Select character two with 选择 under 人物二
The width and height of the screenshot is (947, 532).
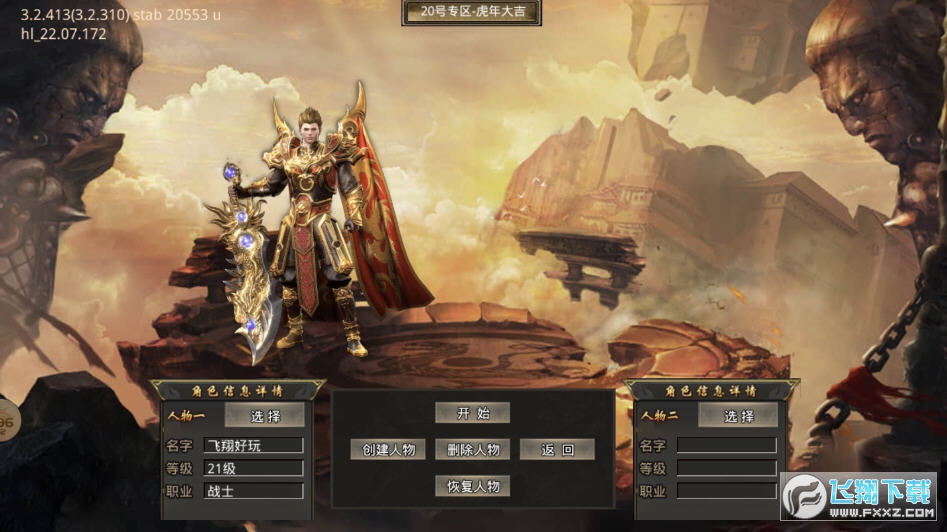tap(738, 416)
